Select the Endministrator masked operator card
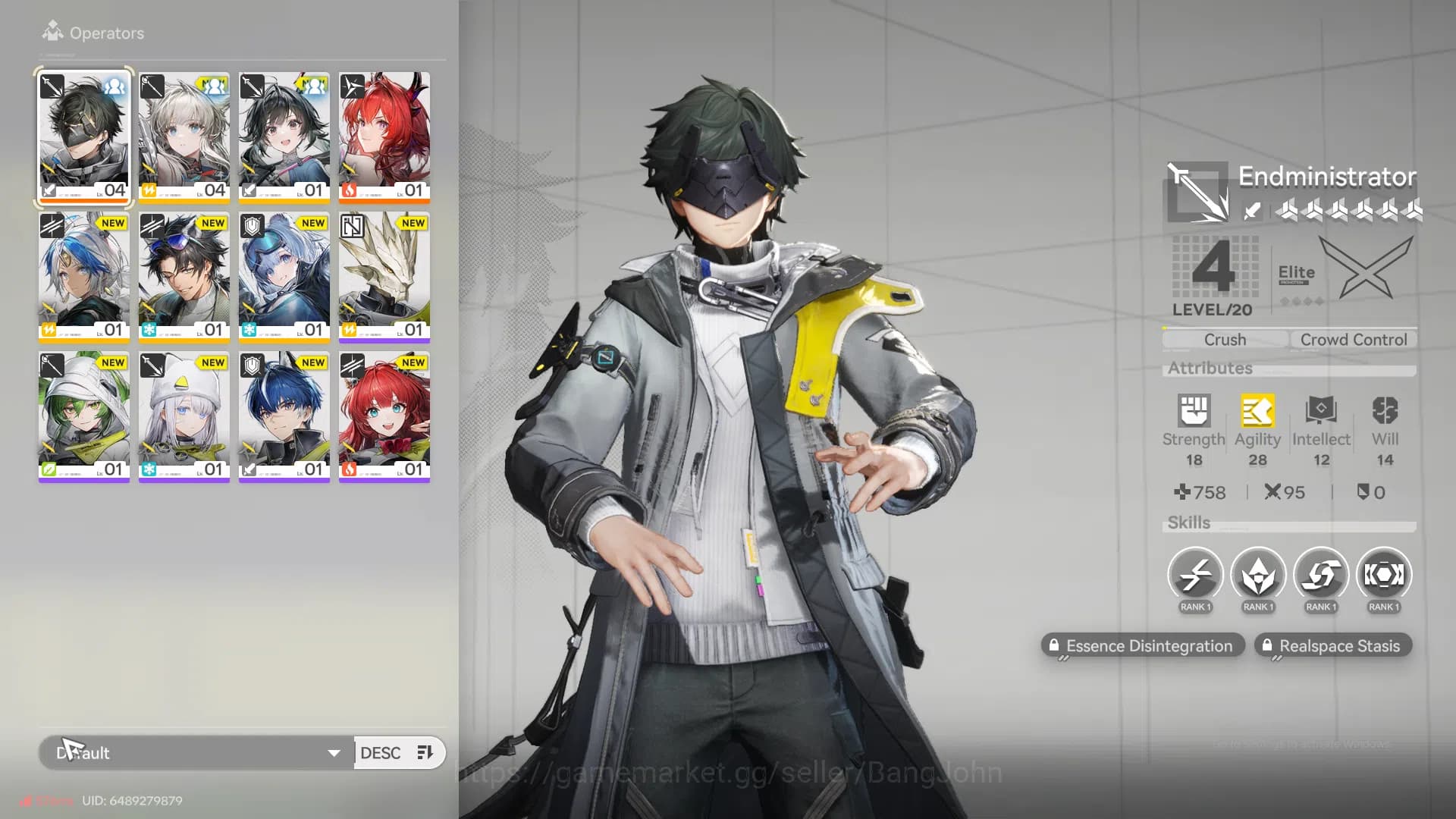The image size is (1456, 819). (84, 136)
